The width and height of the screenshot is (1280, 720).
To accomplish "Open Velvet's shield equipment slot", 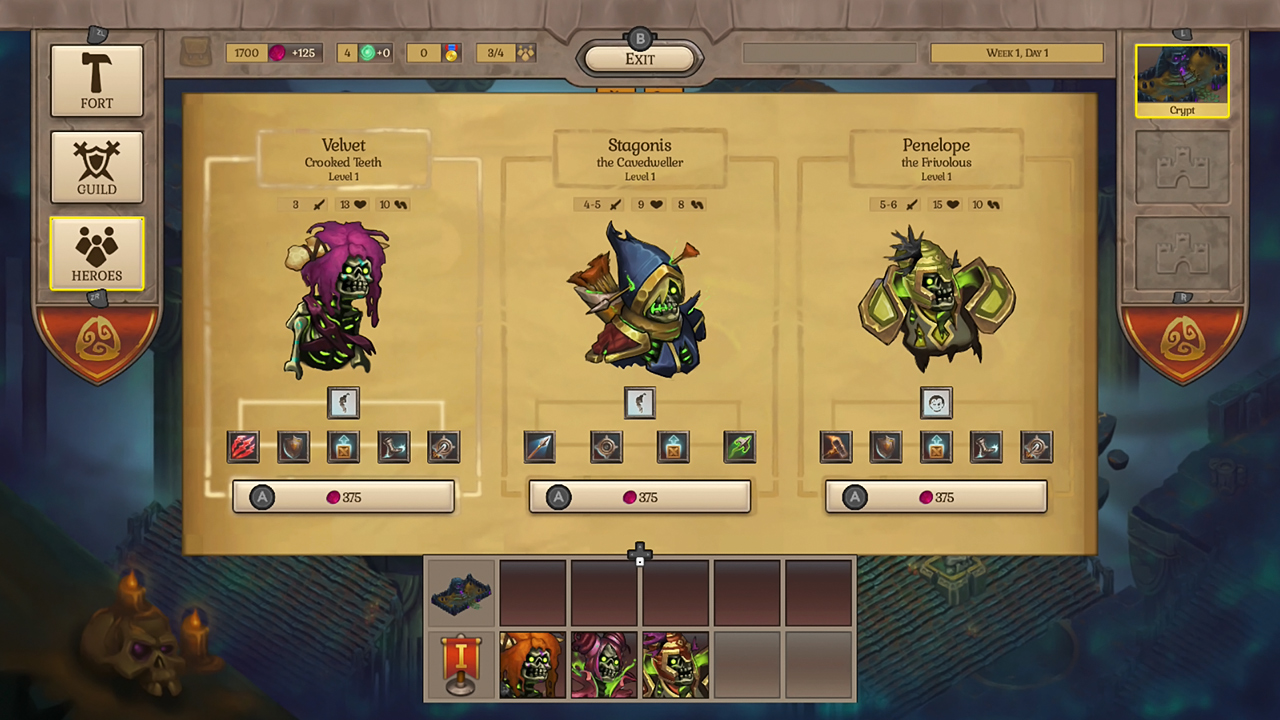I will pyautogui.click(x=293, y=447).
